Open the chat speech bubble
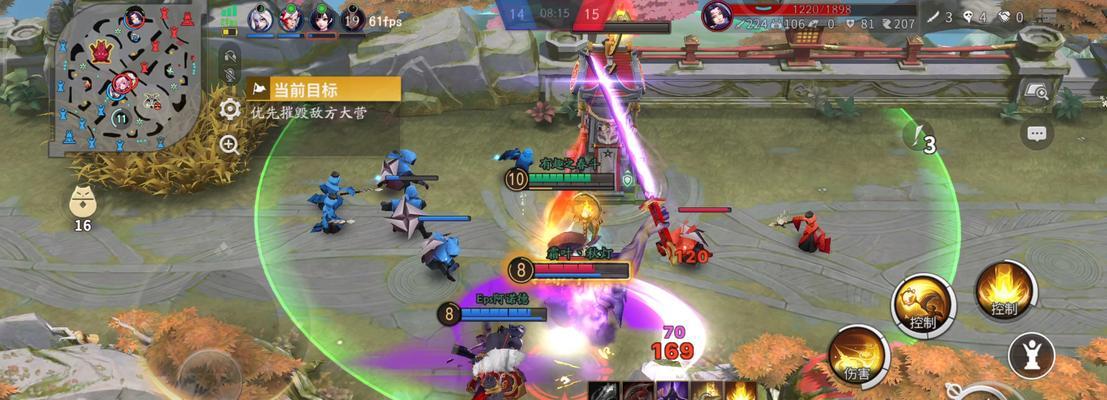Image resolution: width=1107 pixels, height=400 pixels. click(x=1037, y=132)
